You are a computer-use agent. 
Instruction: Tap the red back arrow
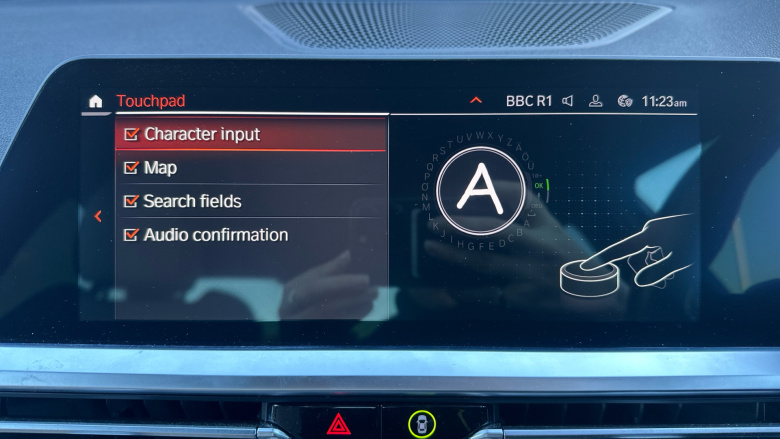tap(97, 216)
